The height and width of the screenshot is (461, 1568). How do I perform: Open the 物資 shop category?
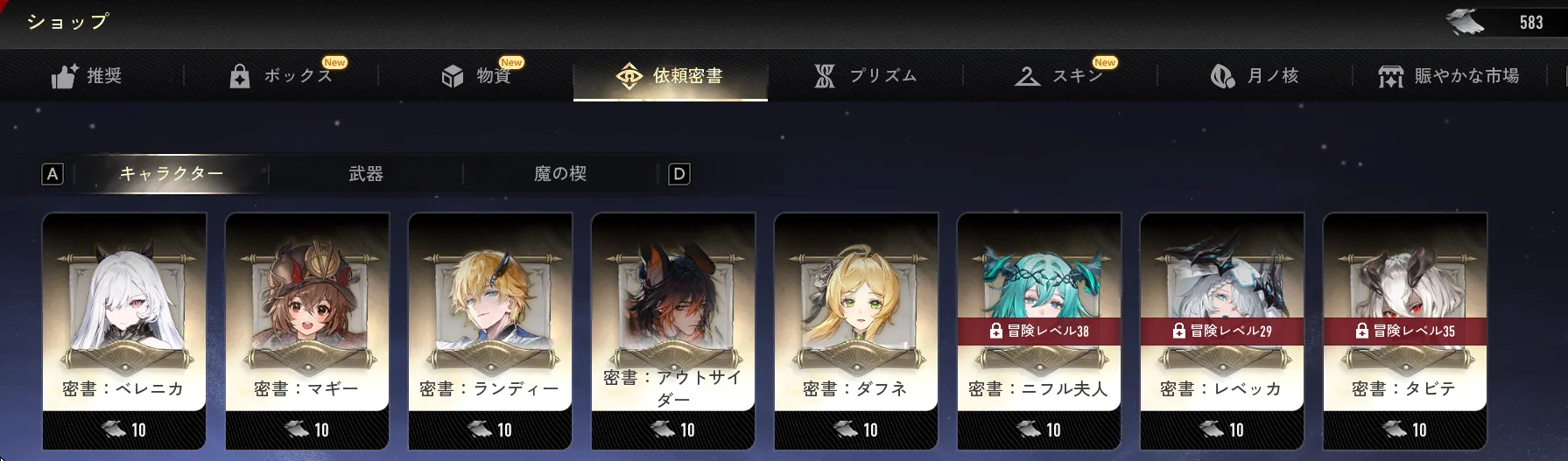(x=477, y=76)
